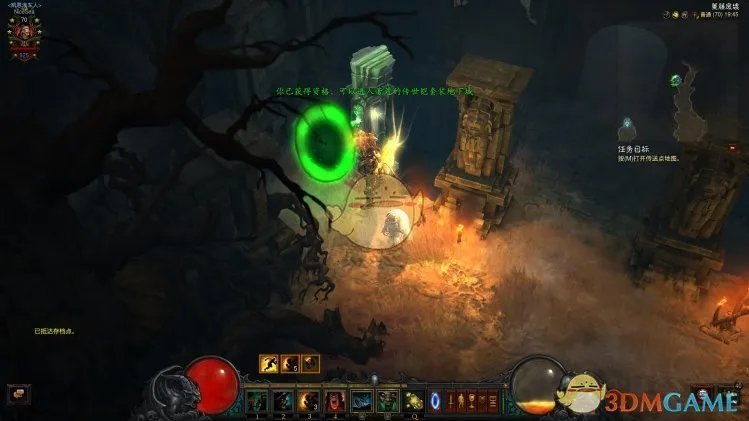749x421 pixels.
Task: Open the chat button in the bottom-left
Action: click(18, 394)
